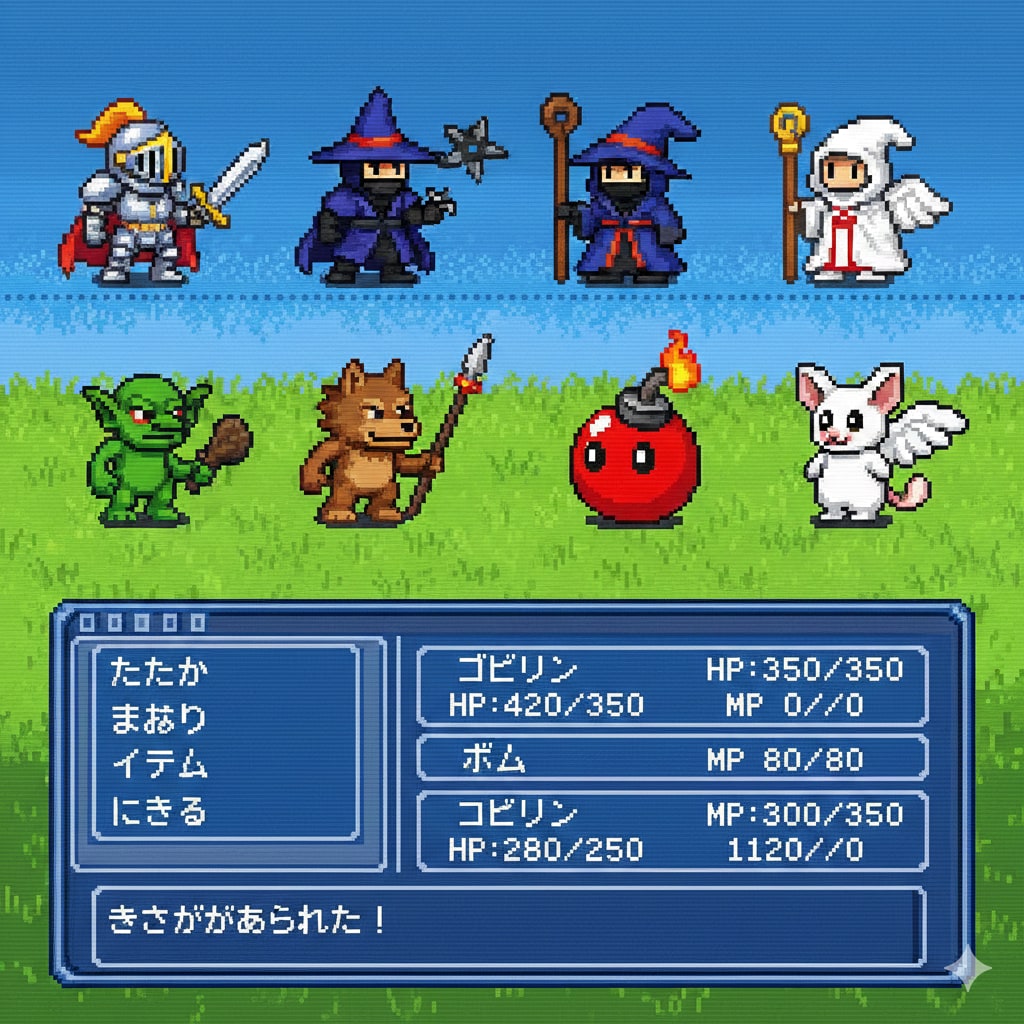
Task: Open the イテム item menu
Action: 159,765
